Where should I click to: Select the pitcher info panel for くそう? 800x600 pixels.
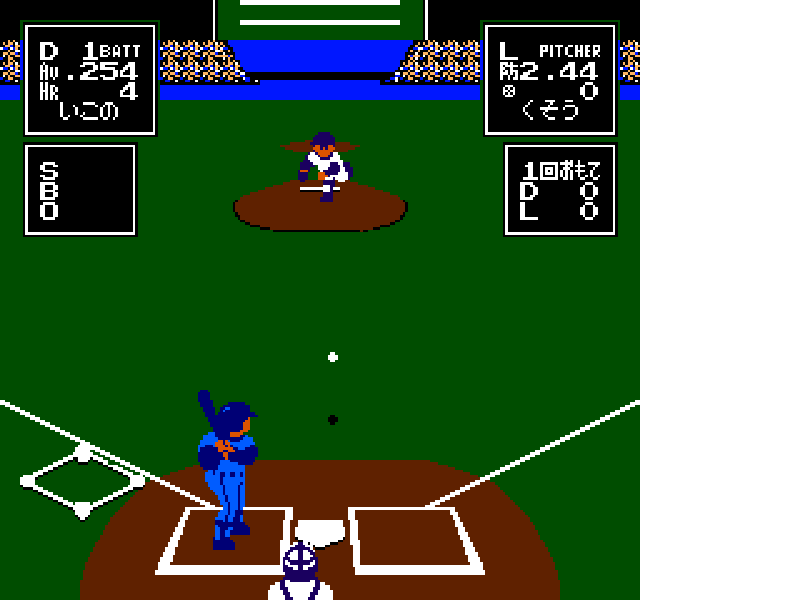click(x=550, y=79)
